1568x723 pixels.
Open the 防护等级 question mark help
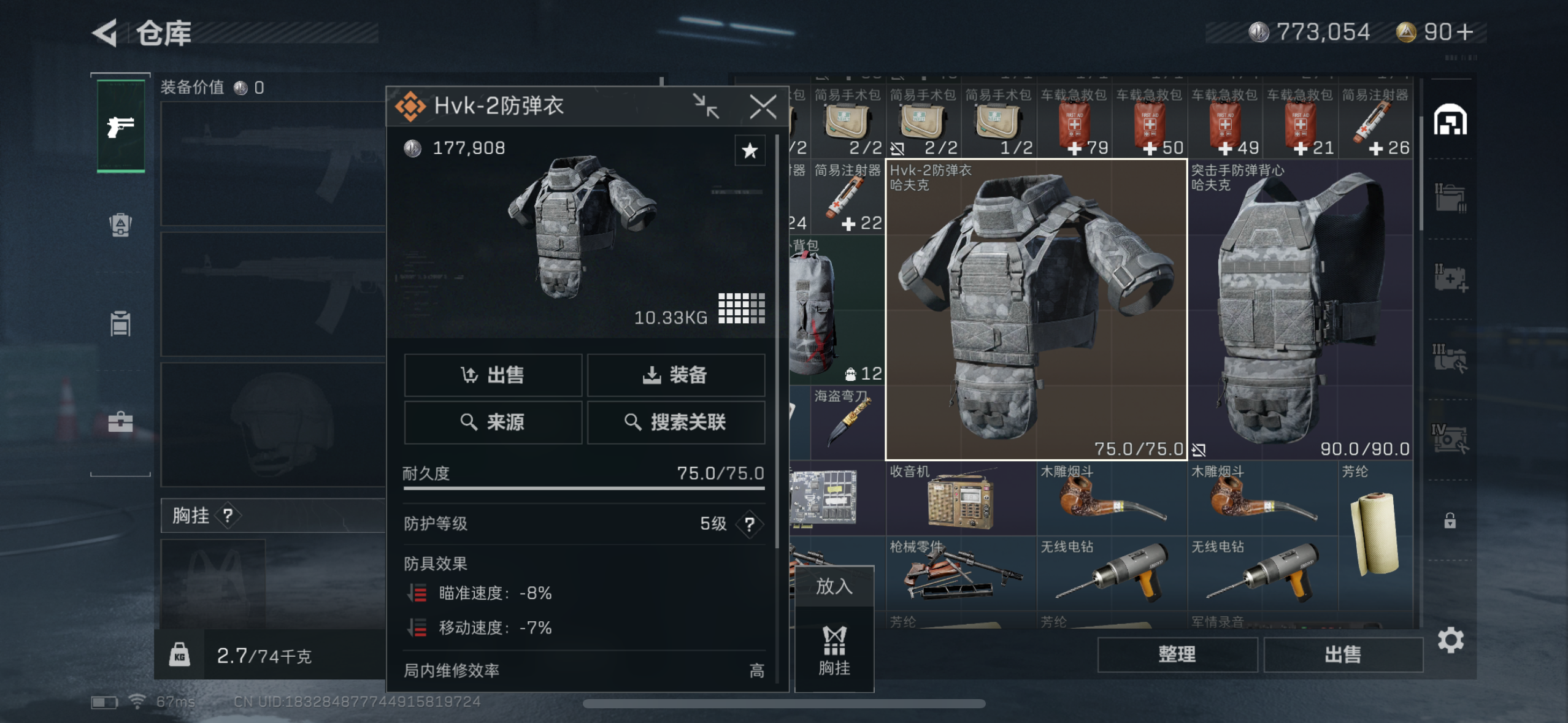tap(749, 524)
